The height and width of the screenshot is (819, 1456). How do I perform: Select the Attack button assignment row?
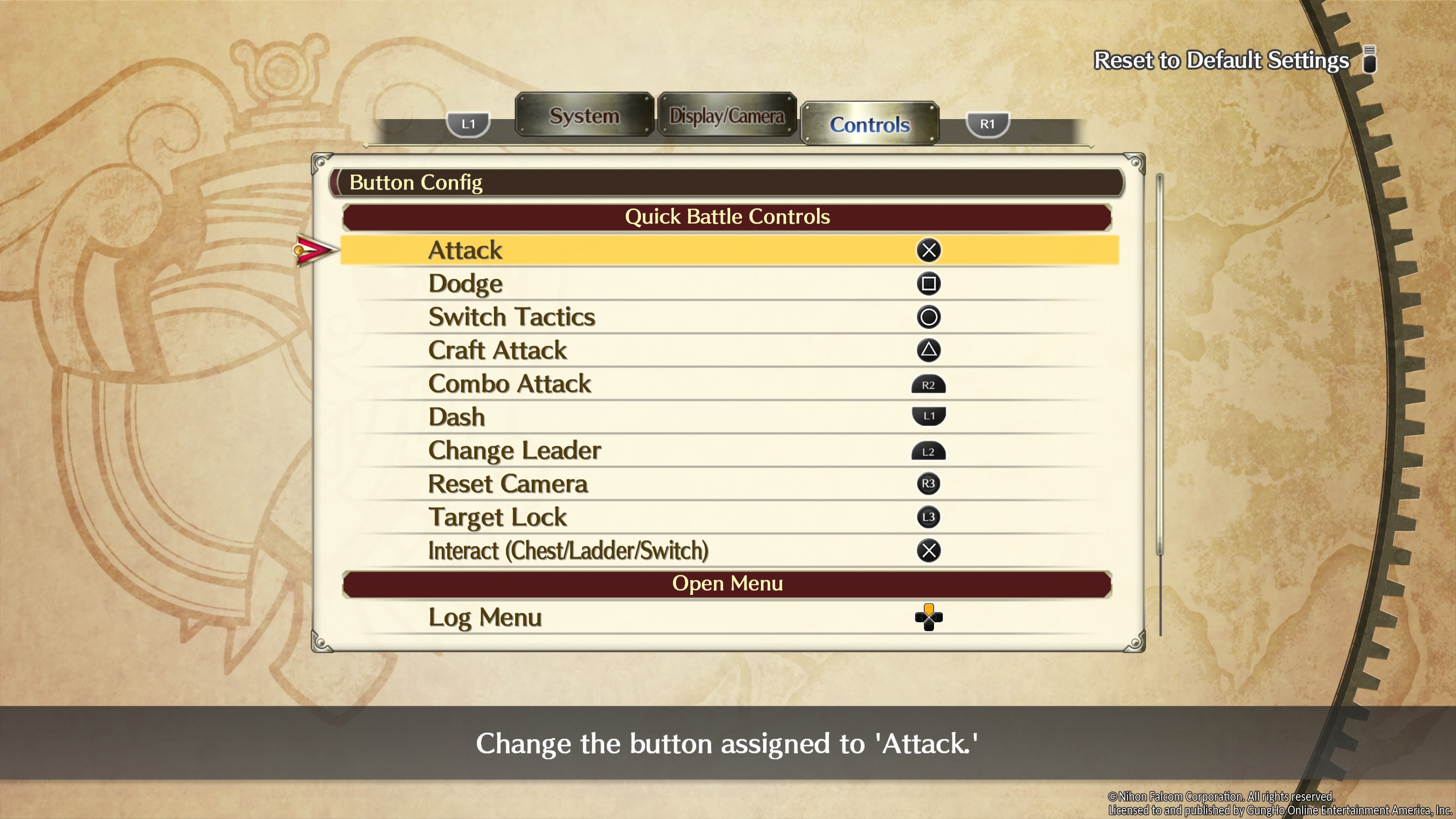pos(728,250)
